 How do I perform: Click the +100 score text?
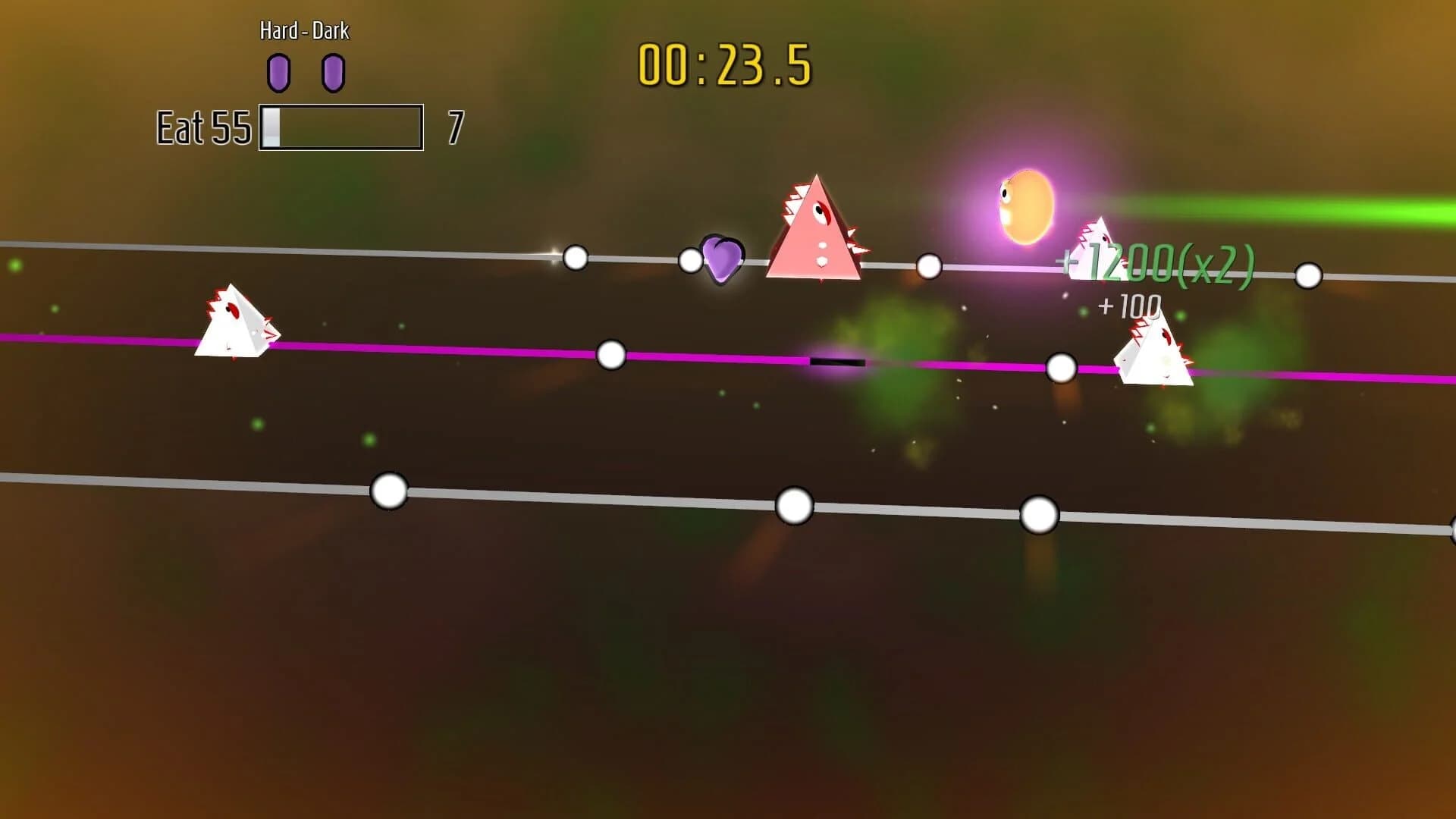tap(1128, 306)
